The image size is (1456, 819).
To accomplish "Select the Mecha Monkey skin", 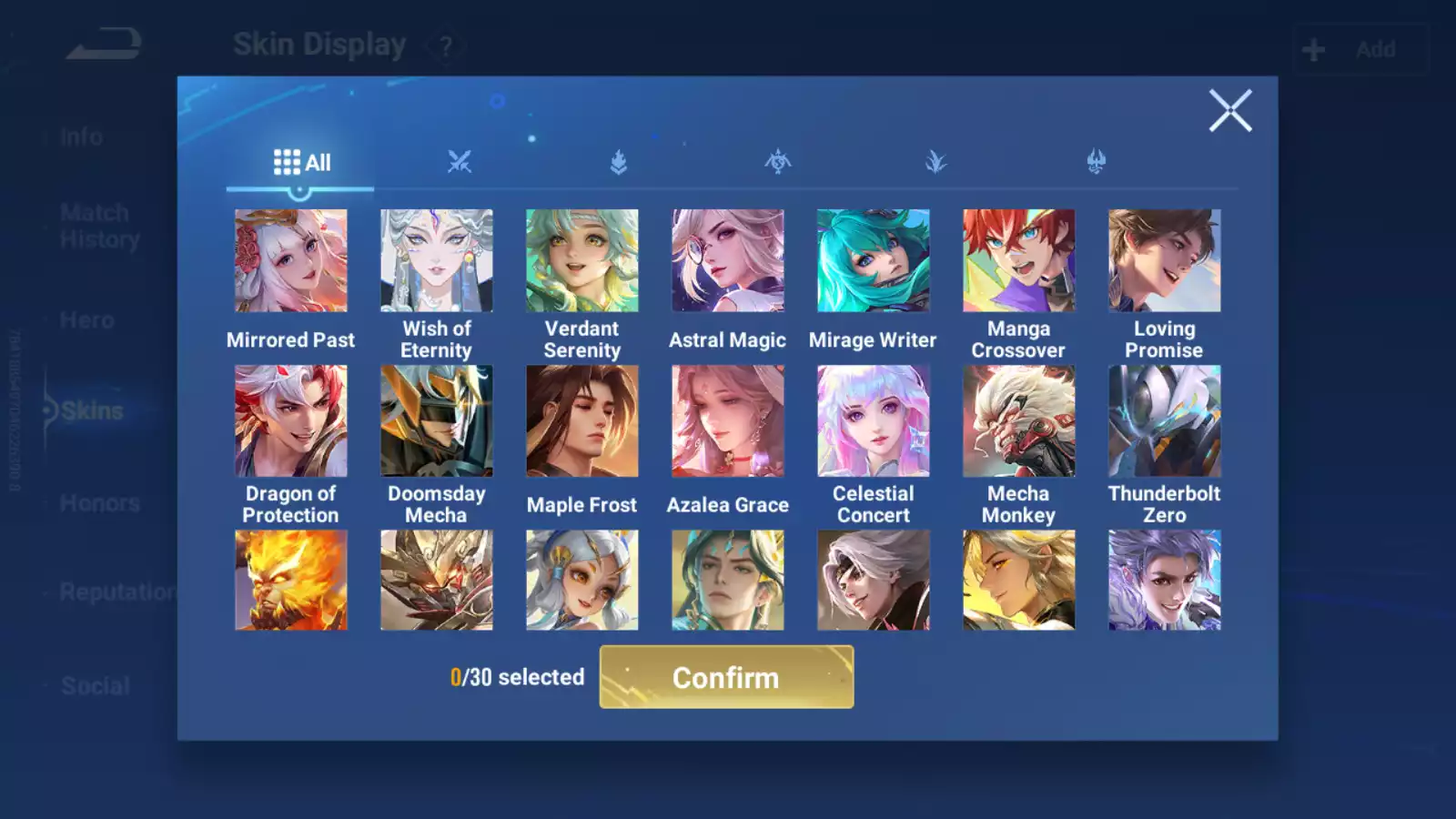I will [x=1018, y=421].
